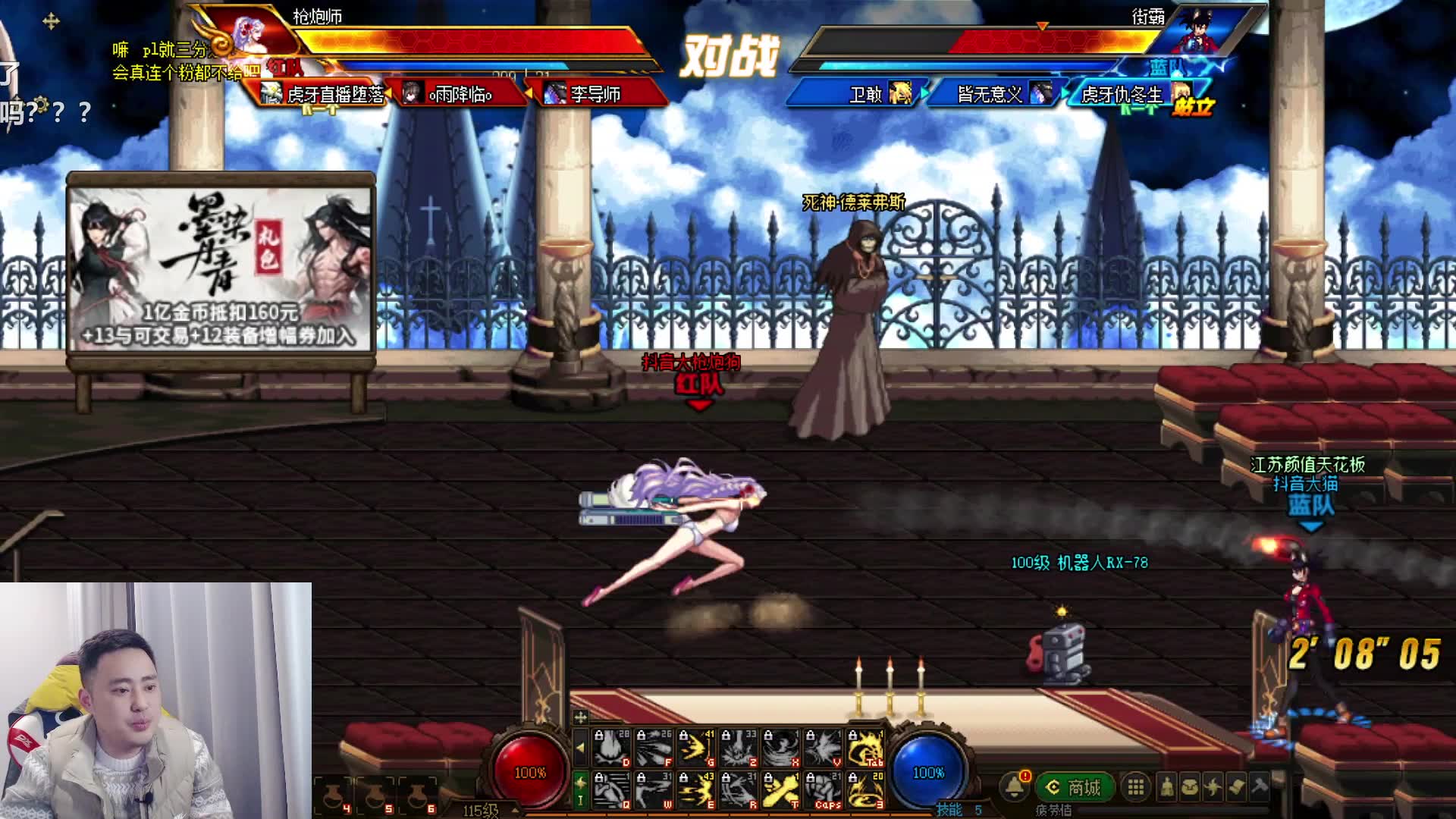
Task: Click the orange arrow above the 街霸 health bar
Action: 1043,25
